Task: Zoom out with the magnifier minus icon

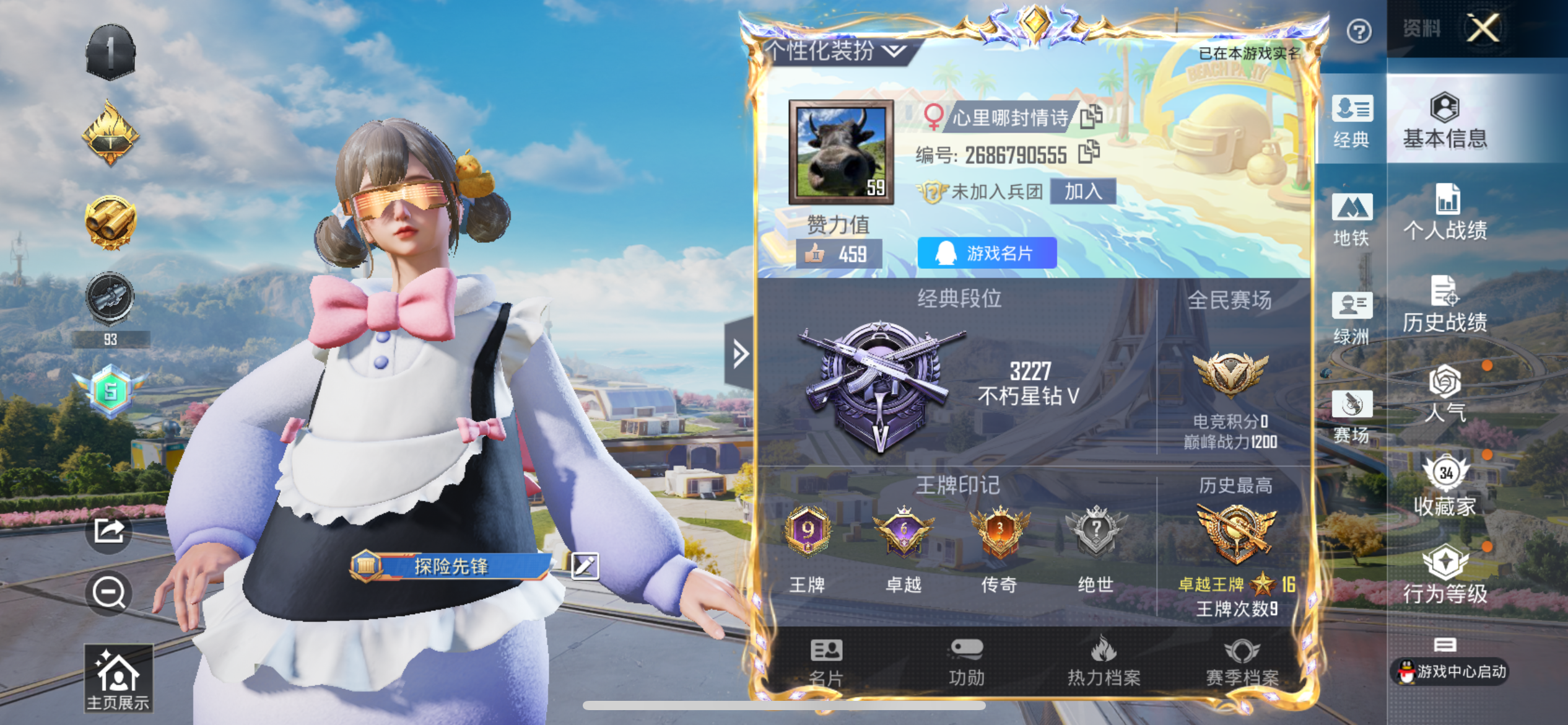Action: pos(109,592)
